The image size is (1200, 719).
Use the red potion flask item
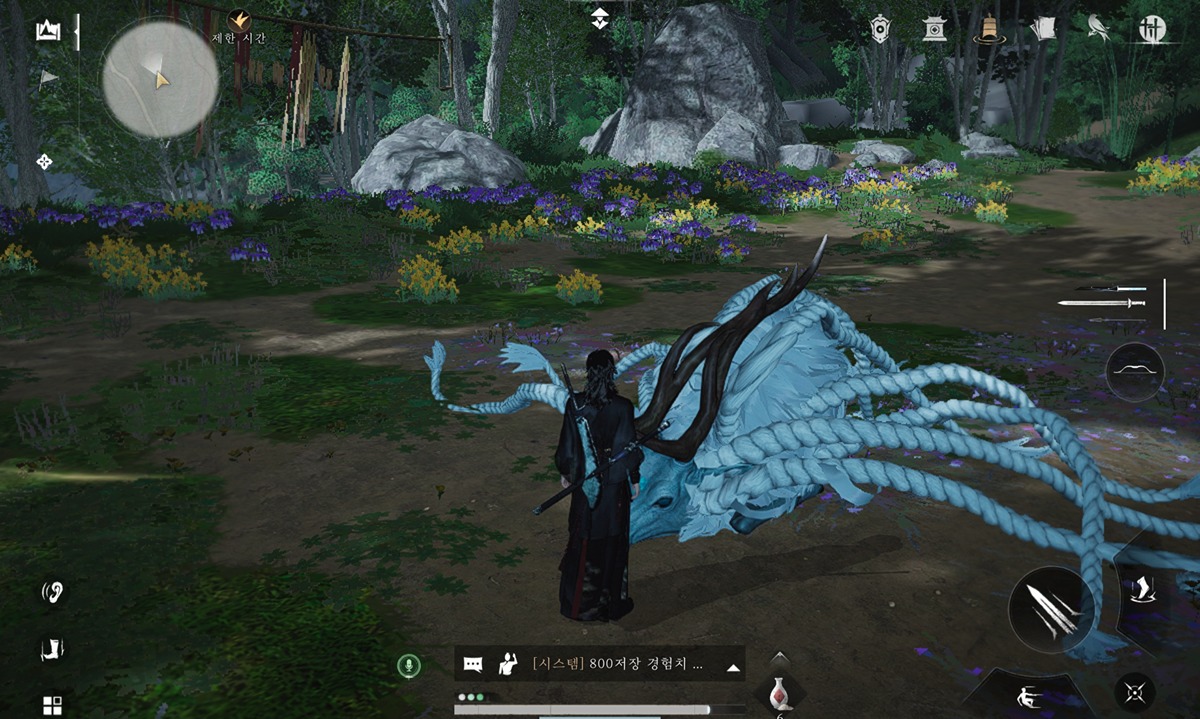coord(779,692)
